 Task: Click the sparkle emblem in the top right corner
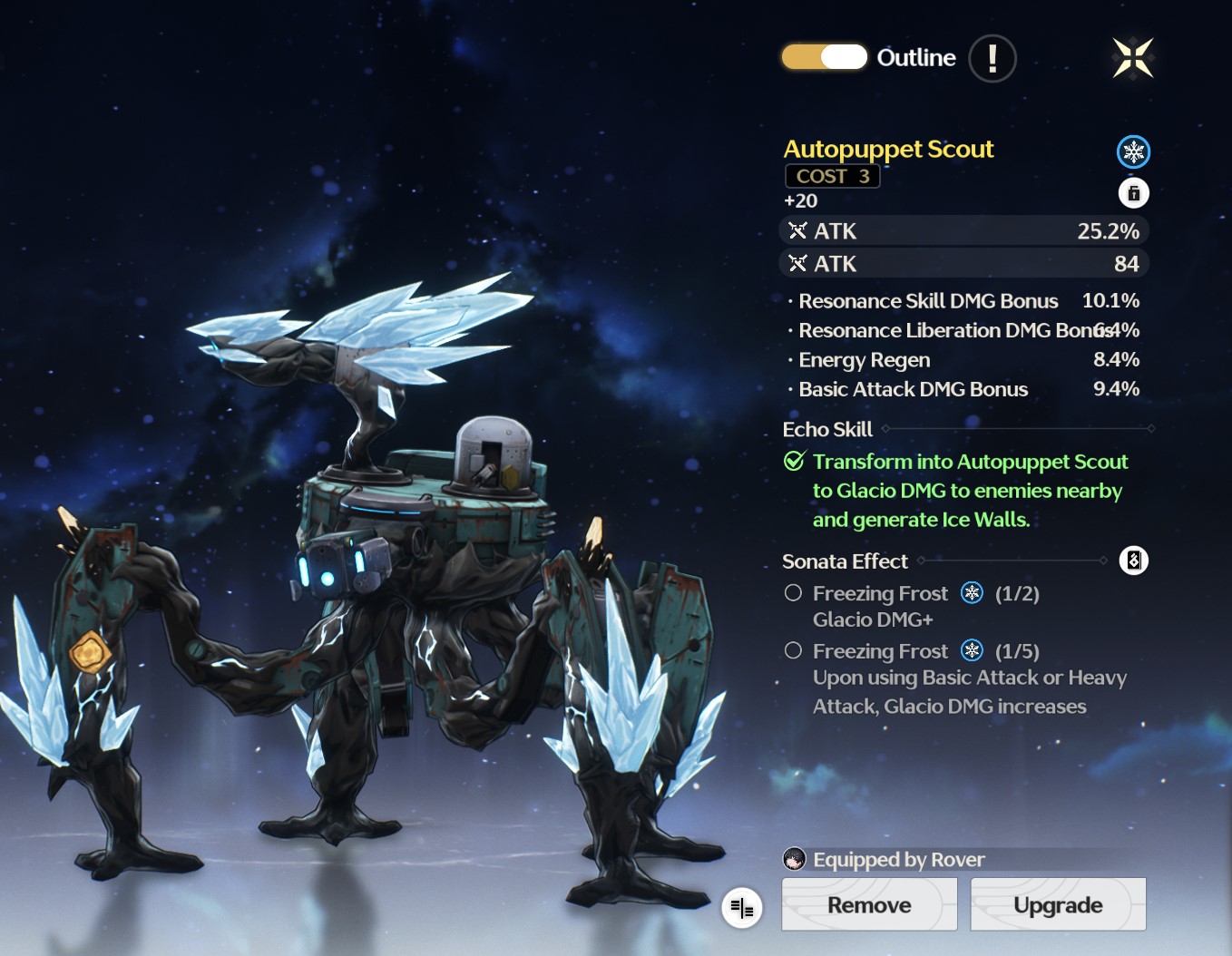[1131, 58]
